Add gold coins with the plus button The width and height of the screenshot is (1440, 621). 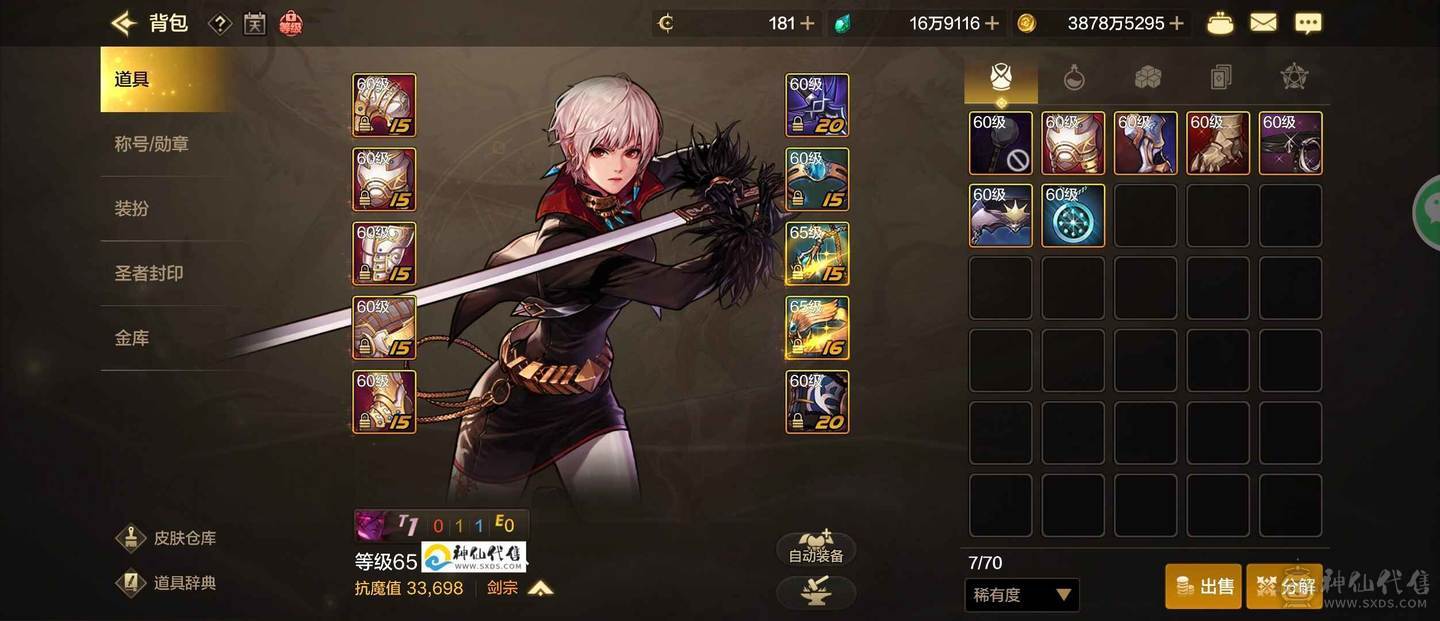point(1177,23)
